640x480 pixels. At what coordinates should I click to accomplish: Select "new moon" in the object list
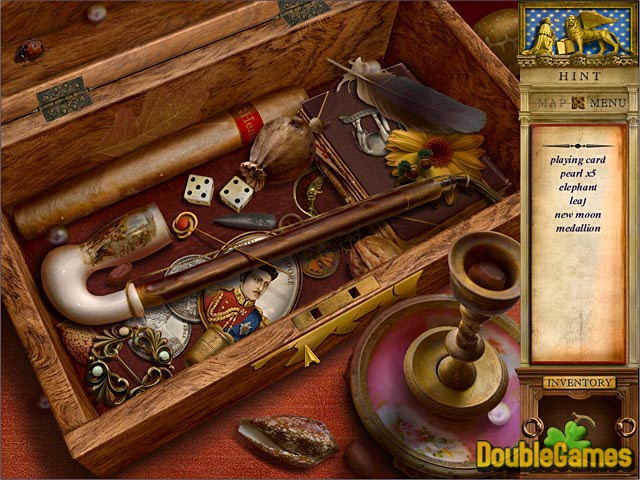pos(579,214)
